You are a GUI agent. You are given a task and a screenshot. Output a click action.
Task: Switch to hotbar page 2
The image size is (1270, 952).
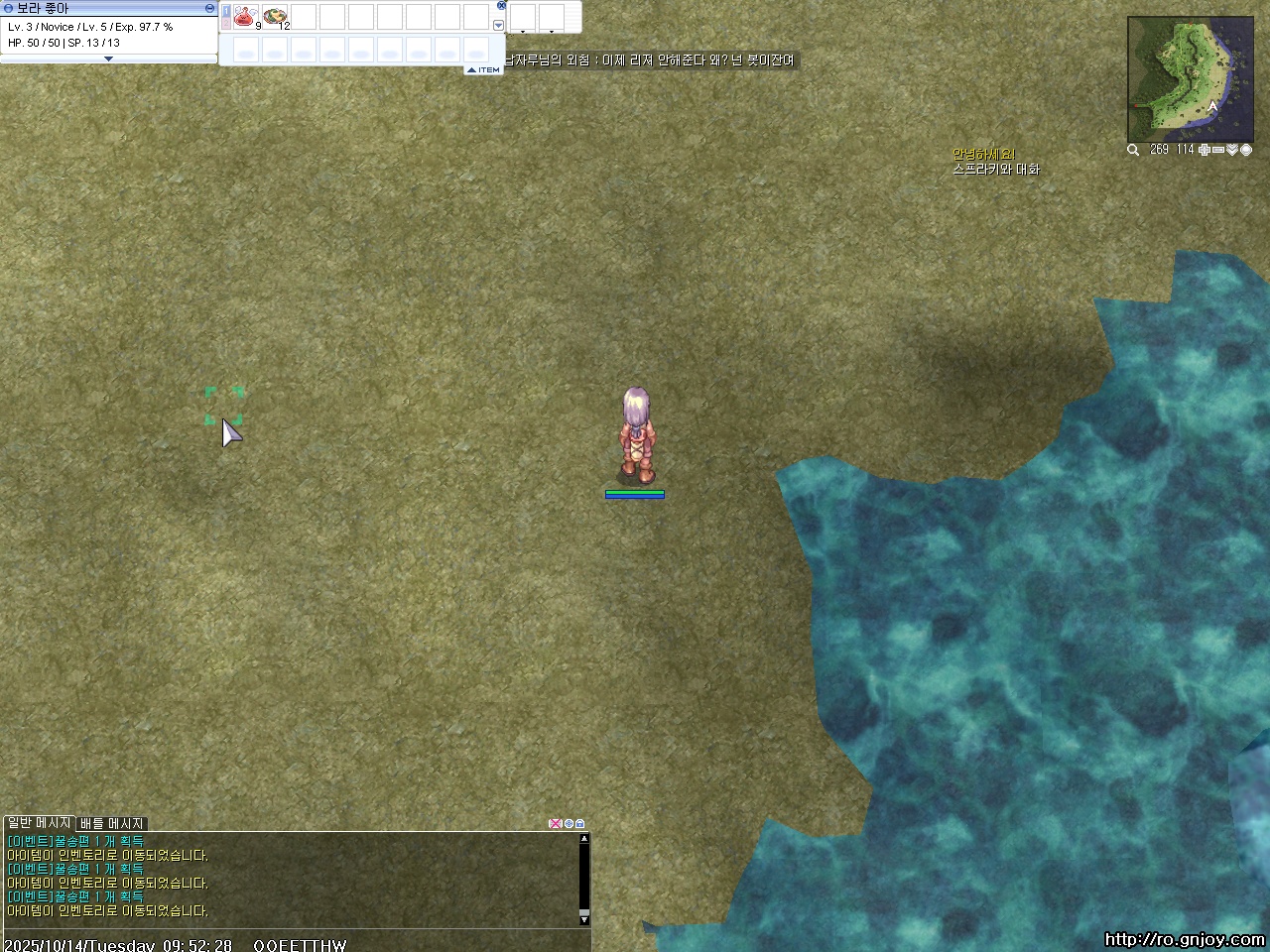[226, 23]
